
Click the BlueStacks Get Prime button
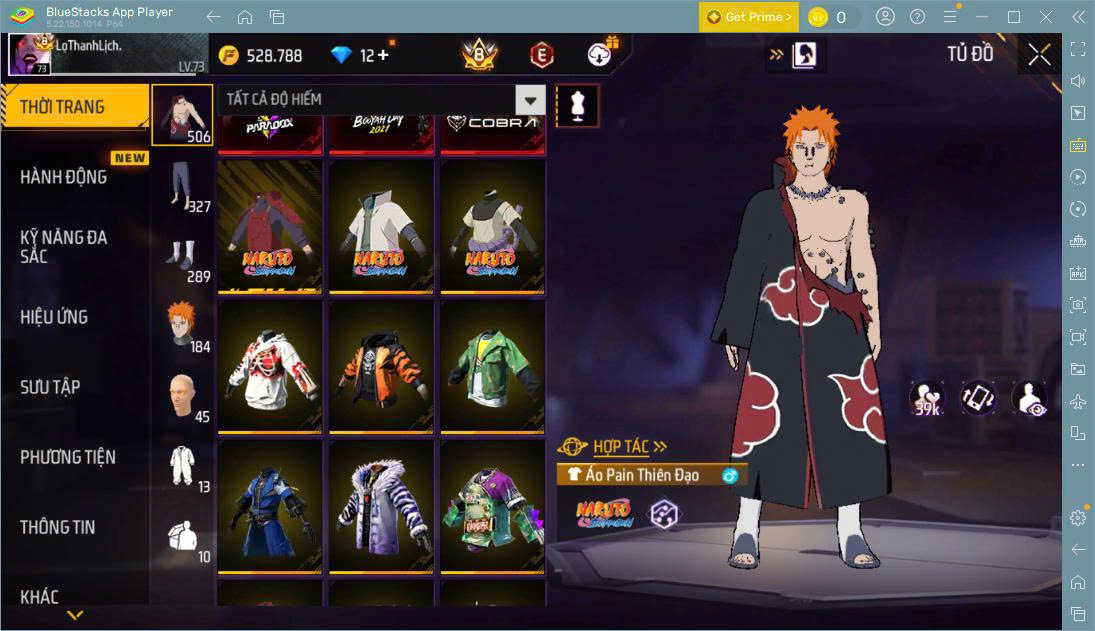[x=749, y=17]
